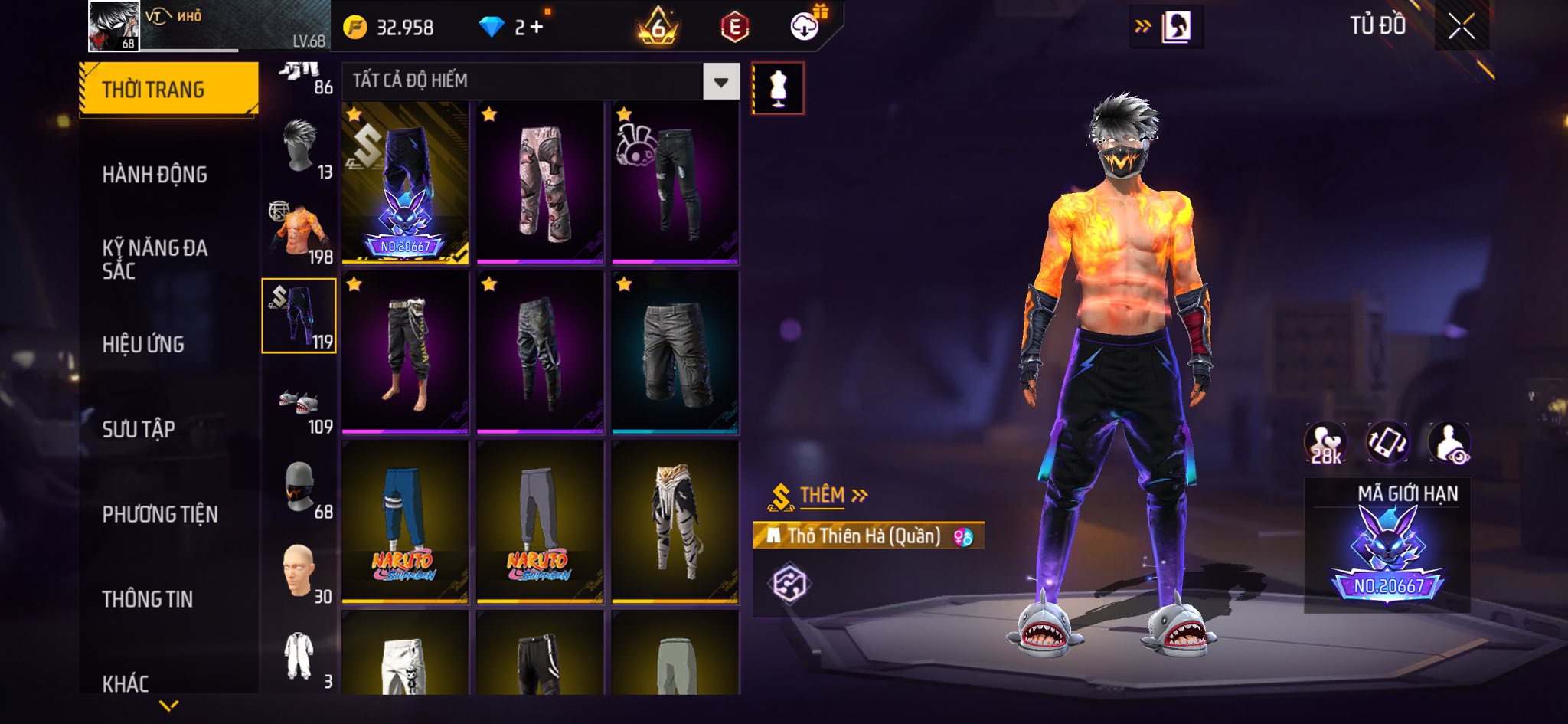This screenshot has height=724, width=1568.
Task: Open the bald head face category
Action: [x=300, y=573]
